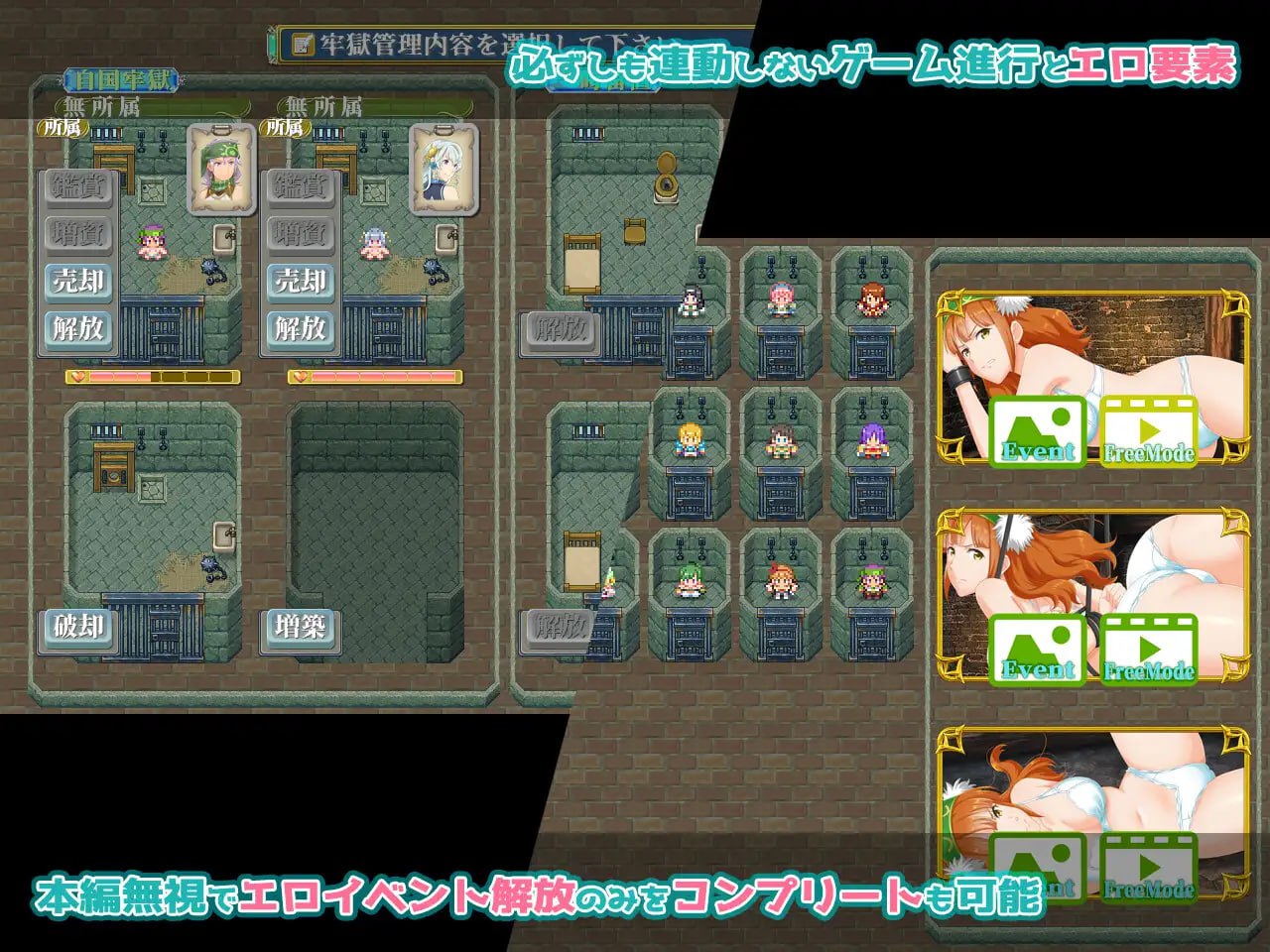1270x952 pixels.
Task: Select the silver-haired character portrait
Action: pyautogui.click(x=444, y=169)
